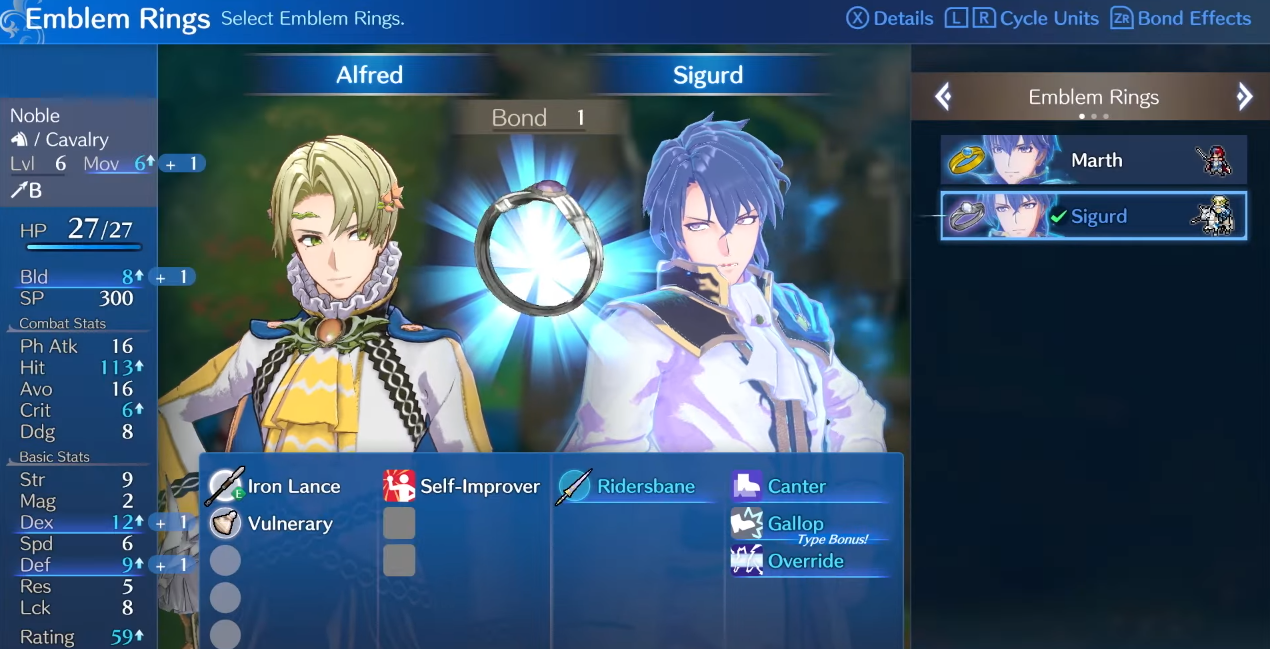The width and height of the screenshot is (1270, 649).
Task: Advance to the next Emblem Rings page
Action: click(1244, 97)
